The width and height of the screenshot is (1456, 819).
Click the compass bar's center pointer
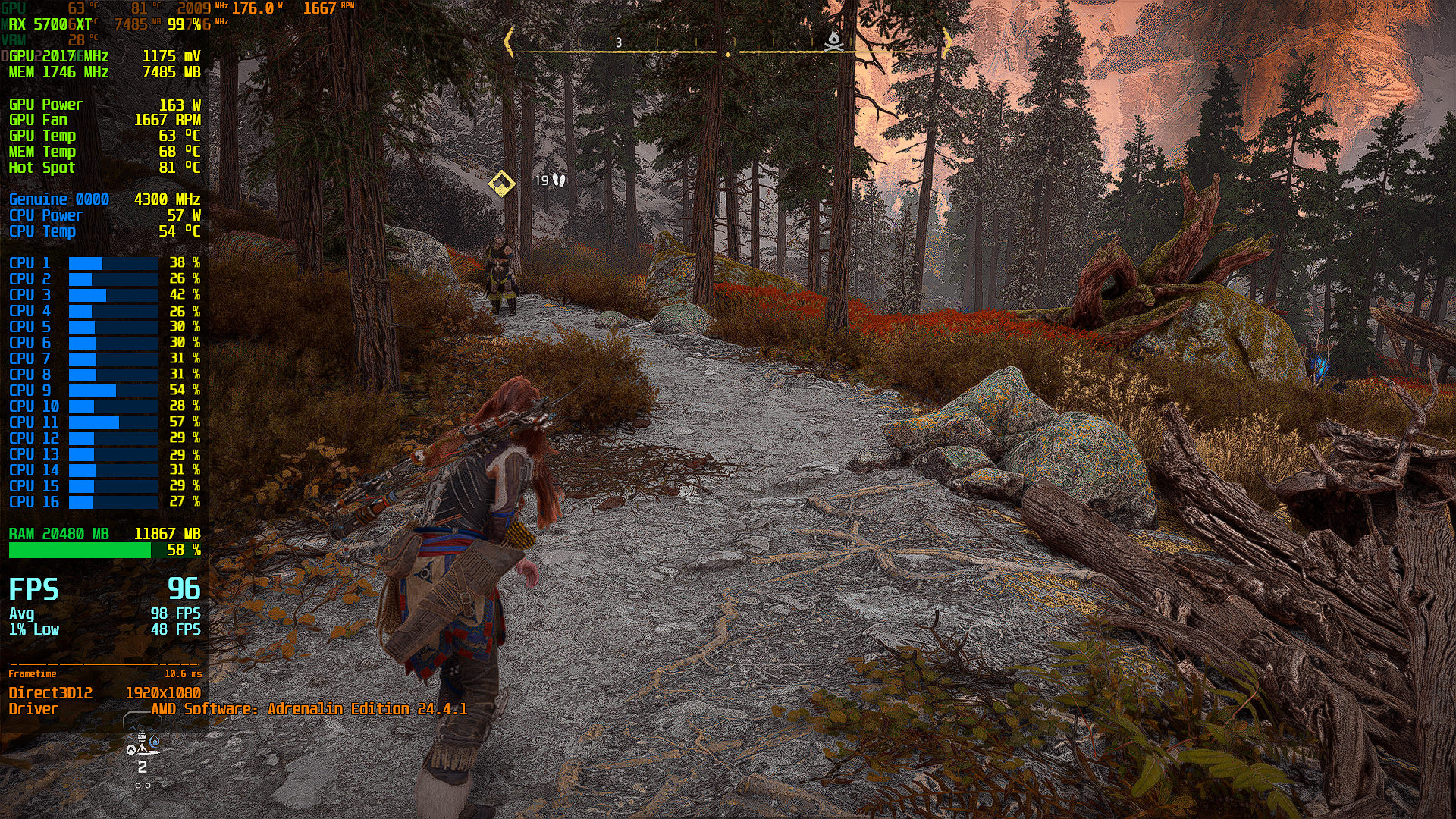click(x=727, y=54)
